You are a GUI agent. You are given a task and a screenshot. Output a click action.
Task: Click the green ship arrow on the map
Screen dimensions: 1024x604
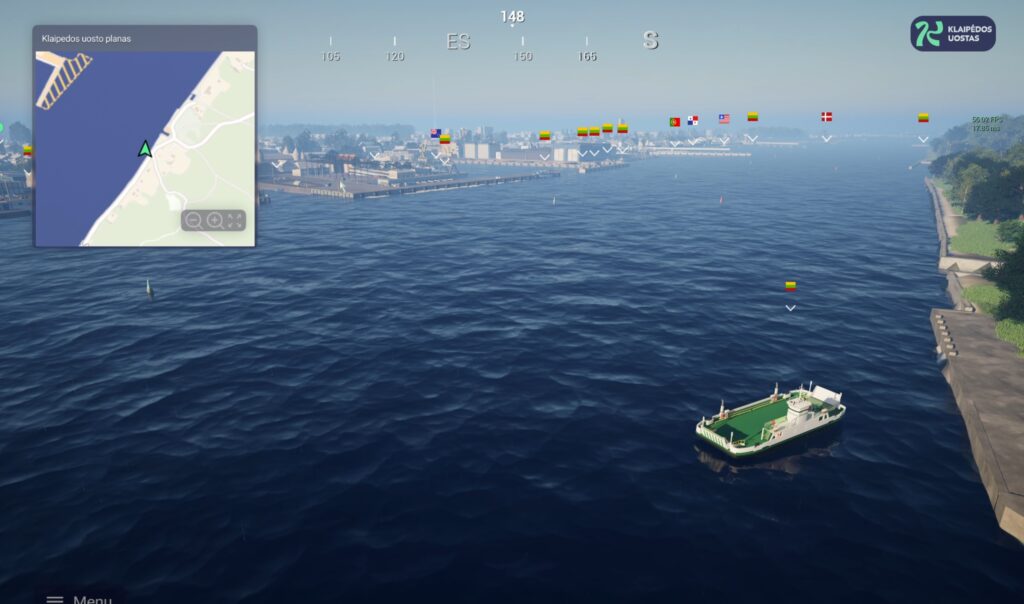pyautogui.click(x=145, y=149)
